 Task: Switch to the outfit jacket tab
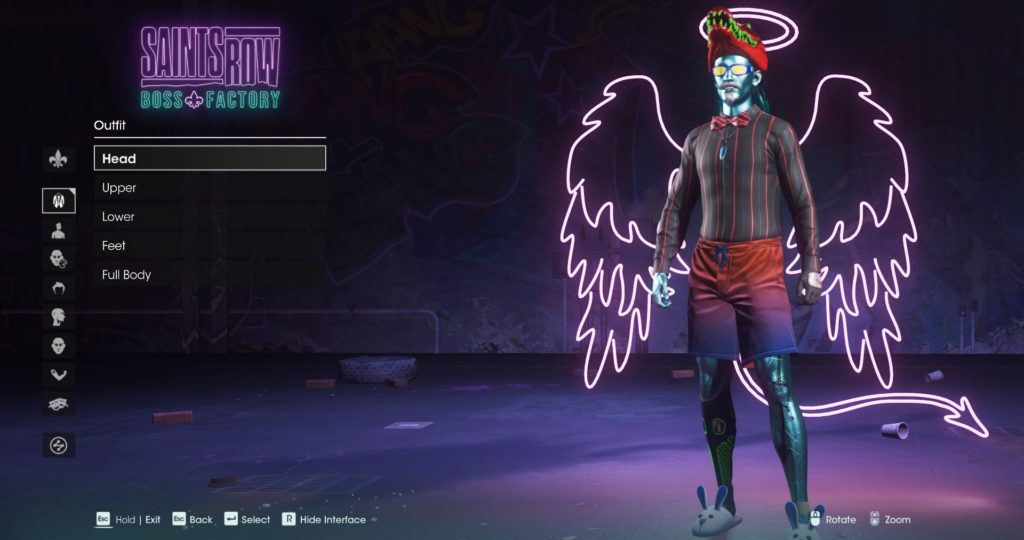click(x=58, y=201)
